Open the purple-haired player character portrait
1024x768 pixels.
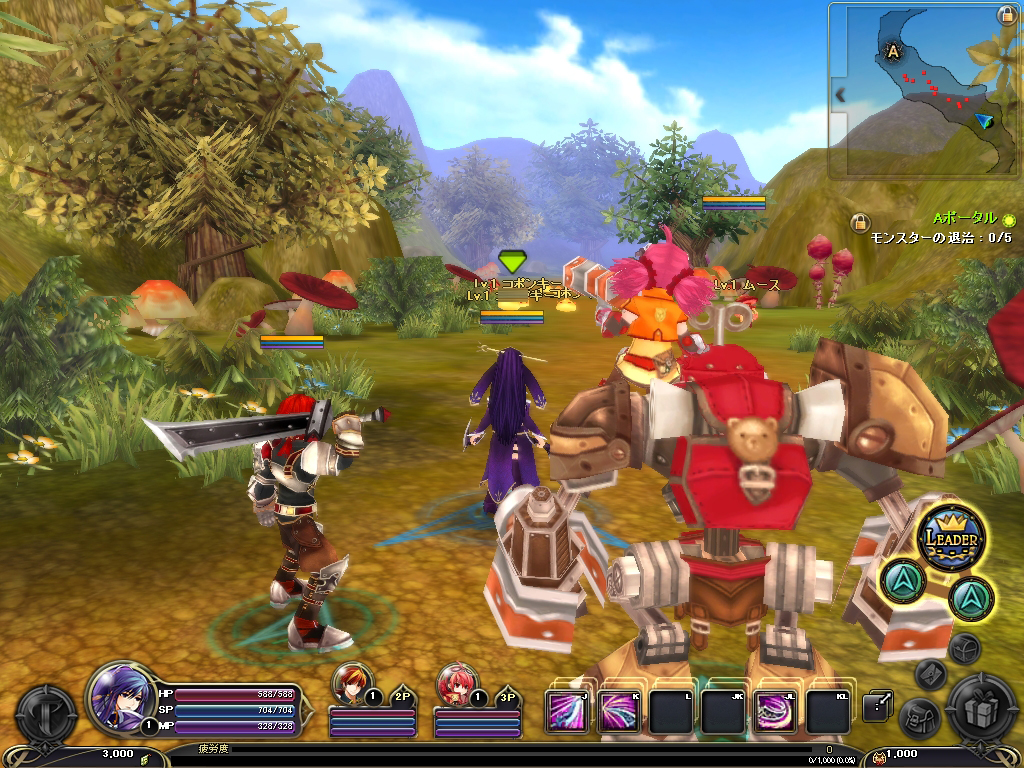pyautogui.click(x=120, y=695)
